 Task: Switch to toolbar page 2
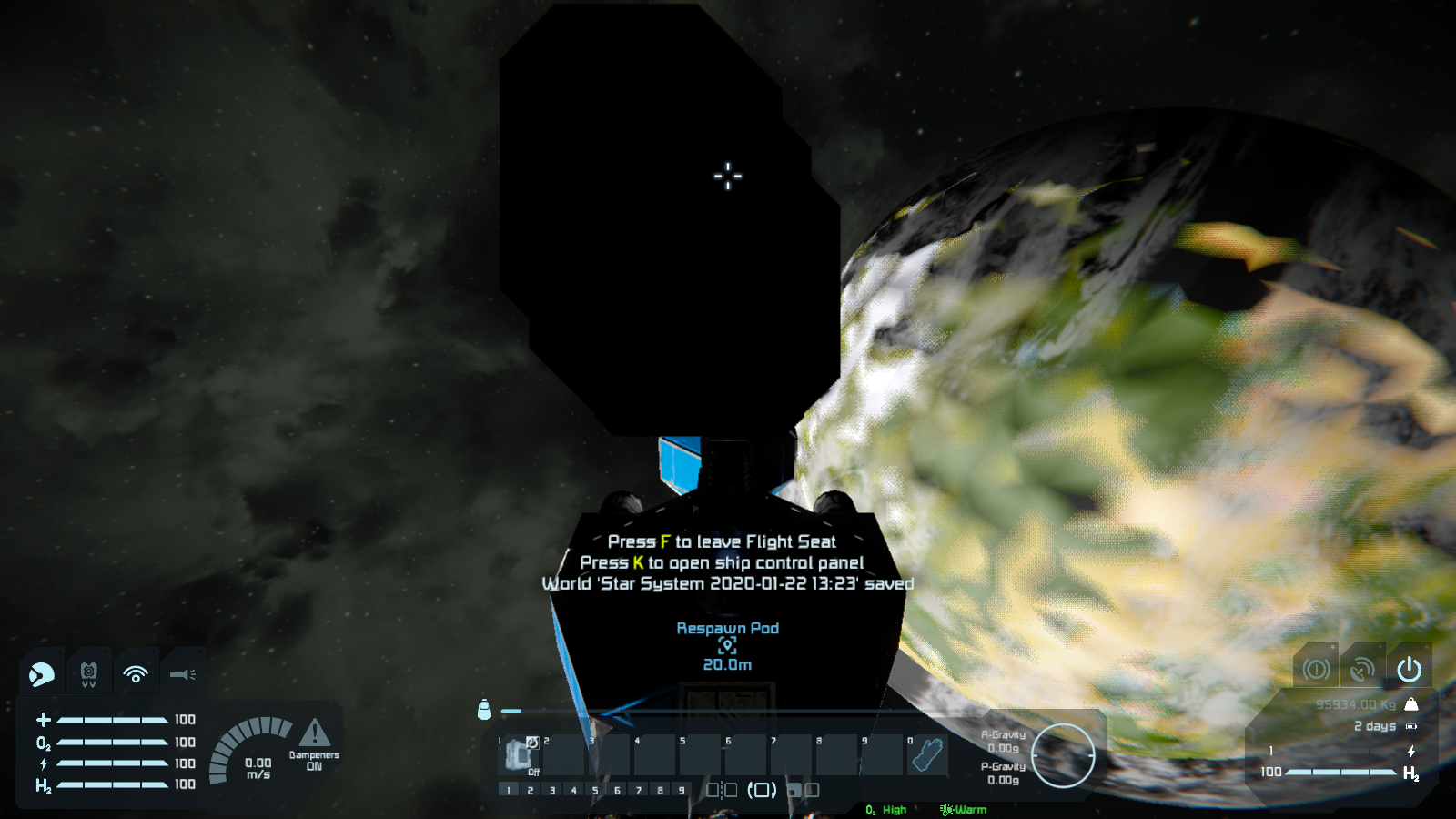point(531,790)
